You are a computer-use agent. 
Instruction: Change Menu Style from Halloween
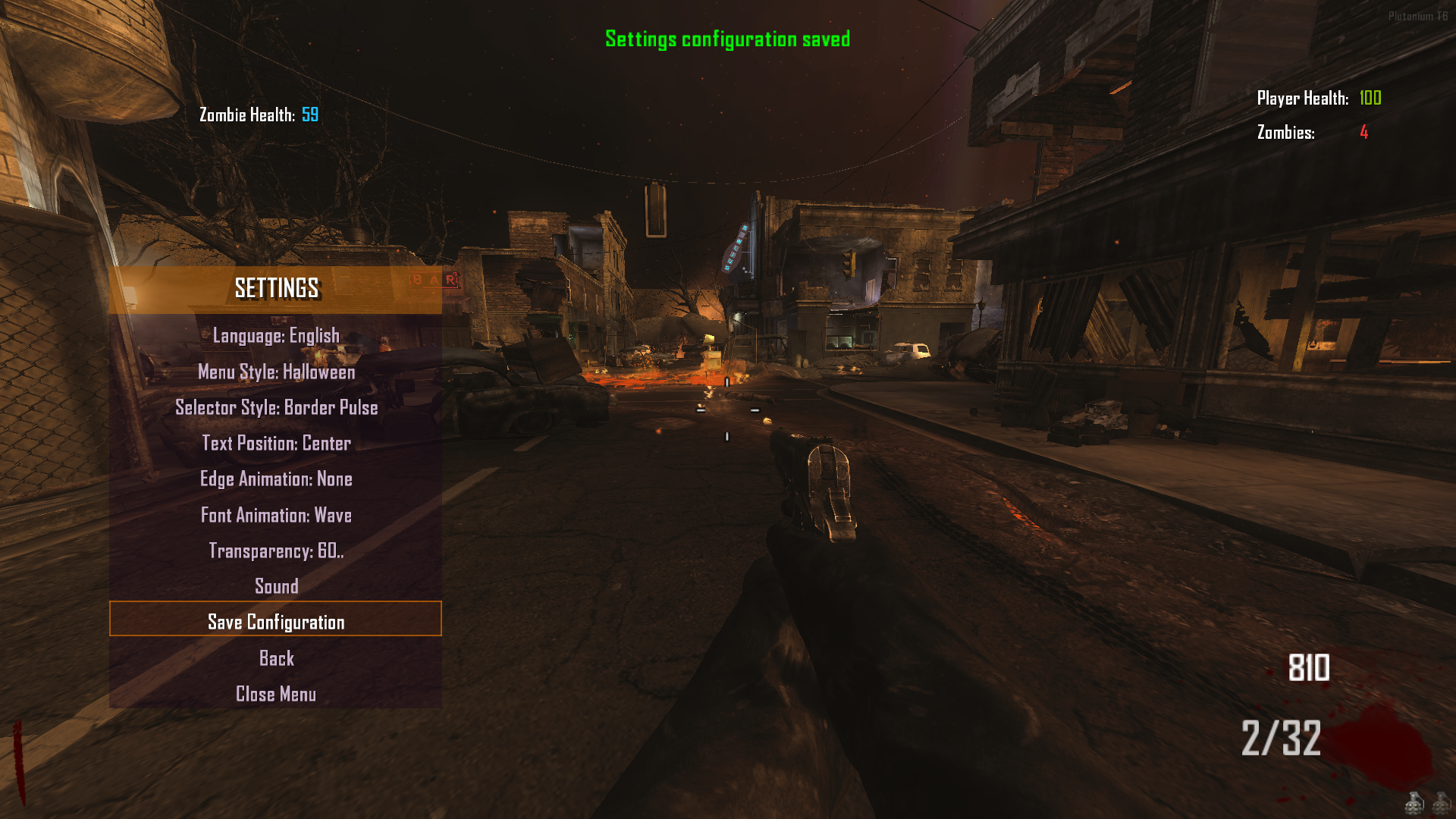pos(275,372)
